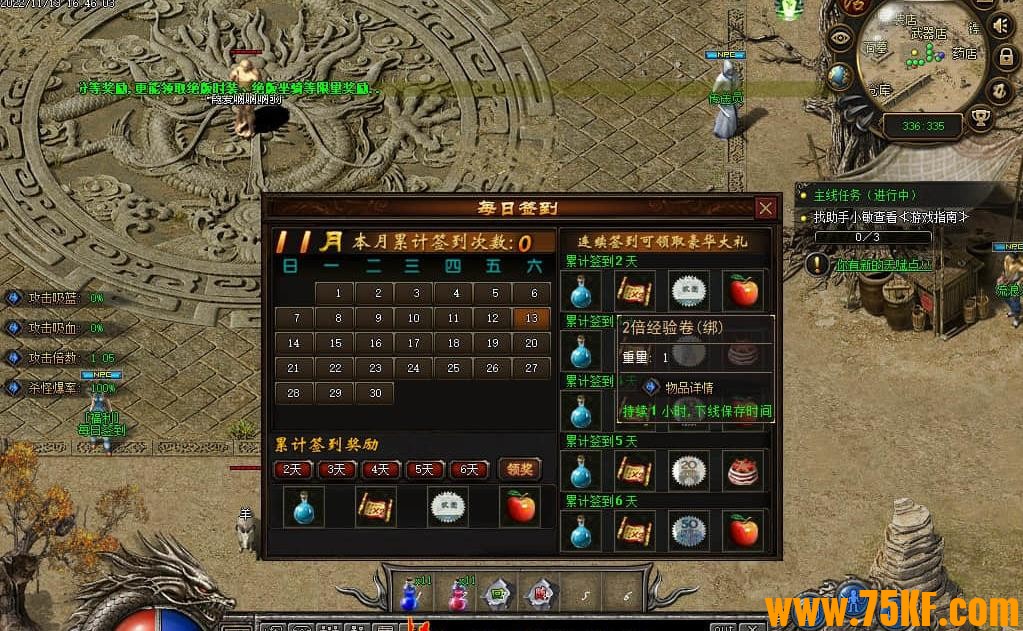This screenshot has width=1023, height=631.
Task: Use the red potion hotbar slot
Action: (x=460, y=594)
